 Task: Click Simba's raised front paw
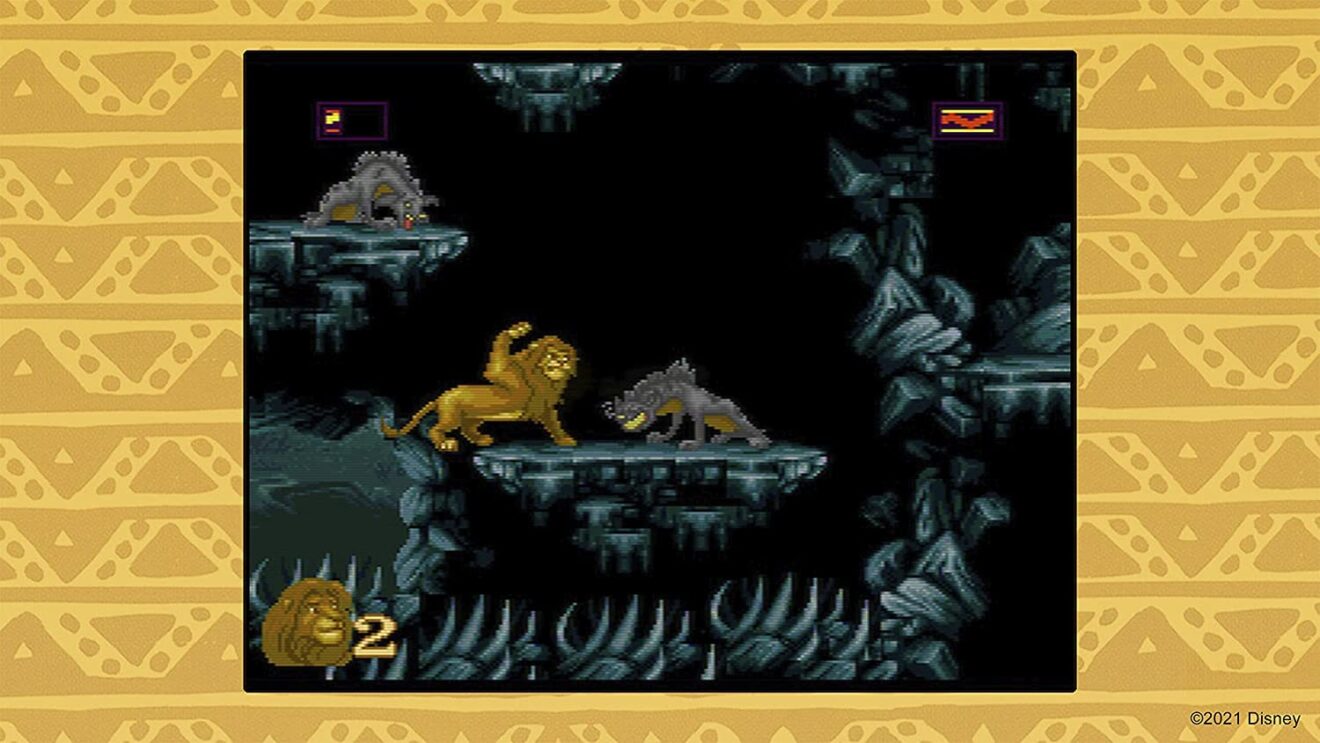pos(517,330)
